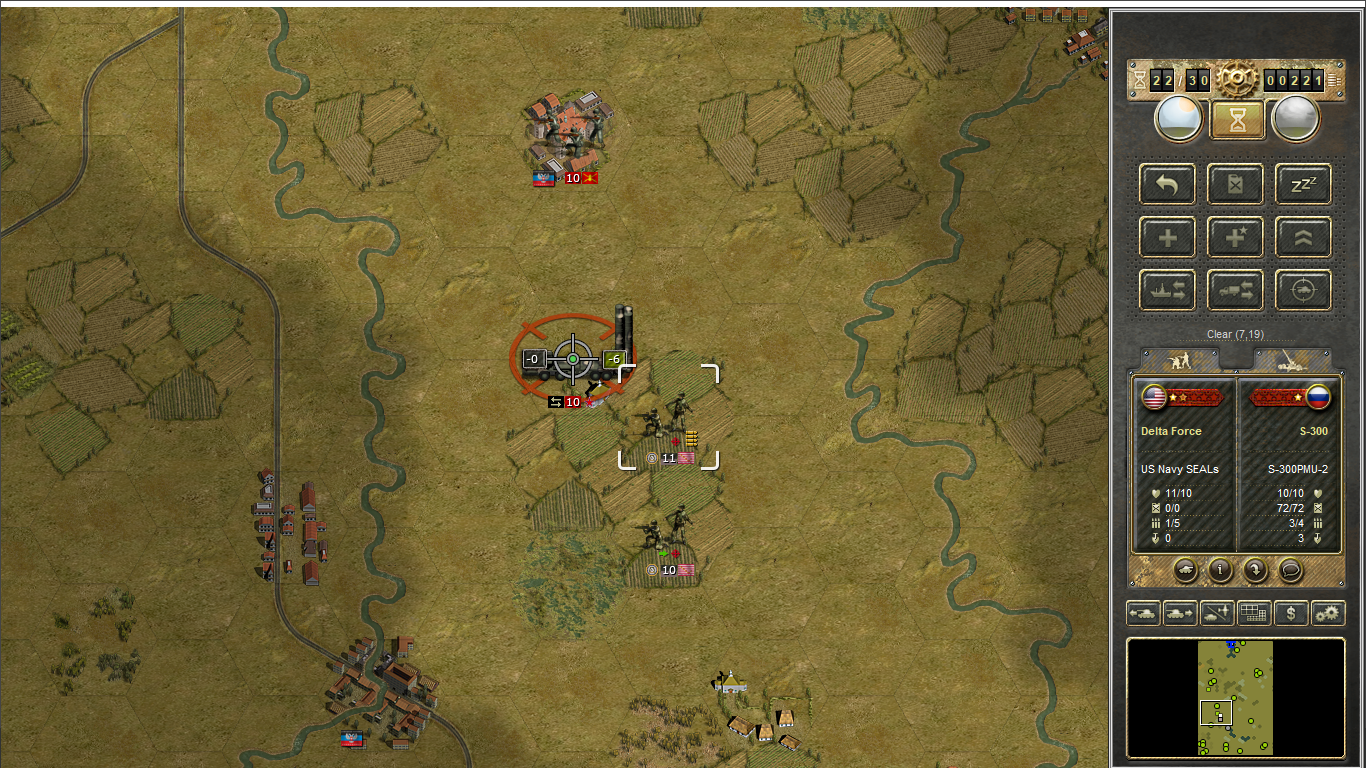Put the unit to sleep with Zzz
This screenshot has width=1366, height=768.
[x=1303, y=184]
